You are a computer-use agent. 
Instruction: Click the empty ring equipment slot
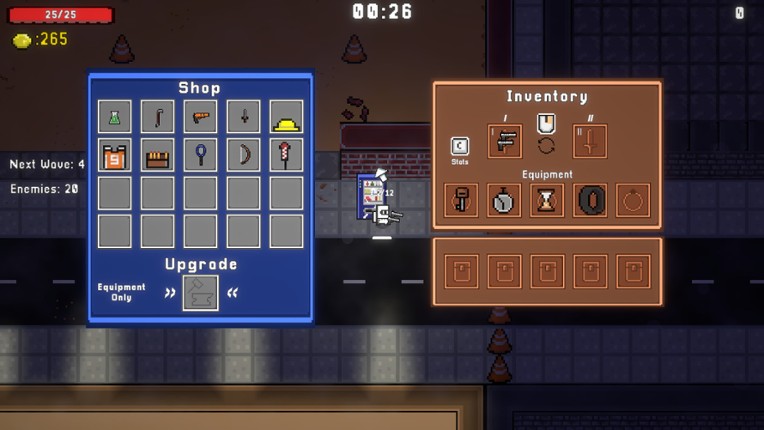tap(633, 200)
